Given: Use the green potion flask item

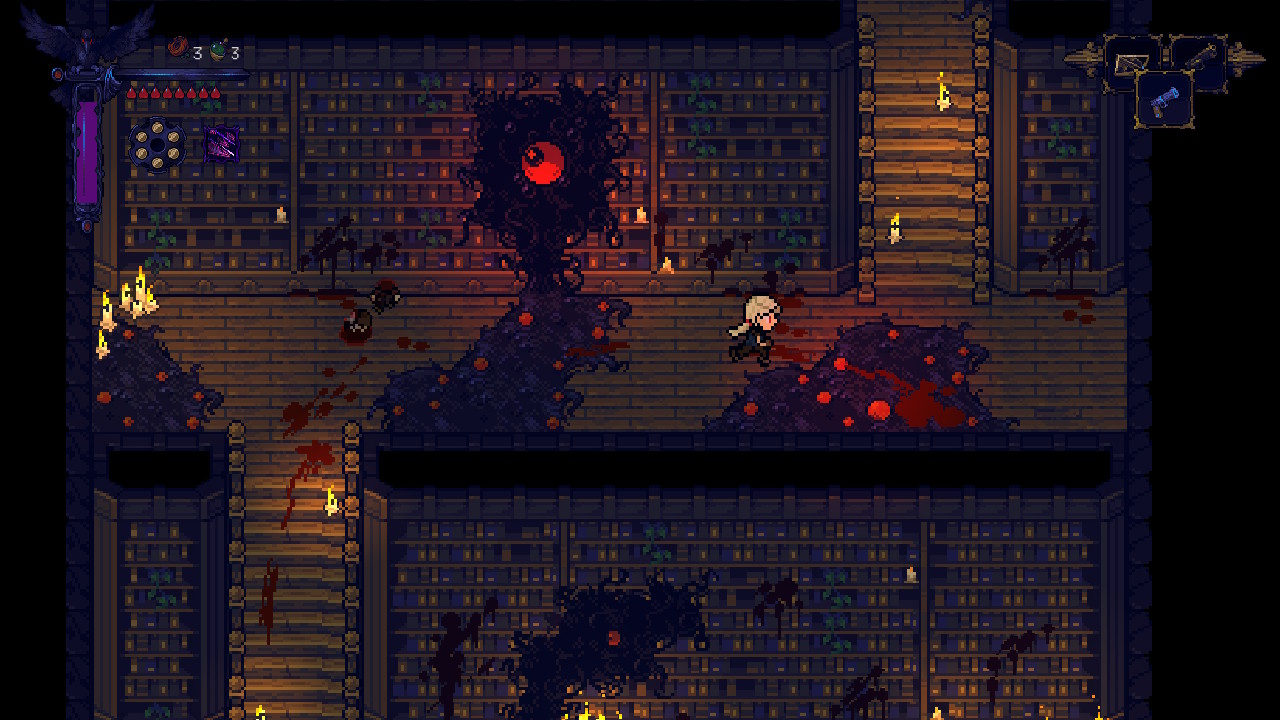Looking at the screenshot, I should tap(219, 50).
